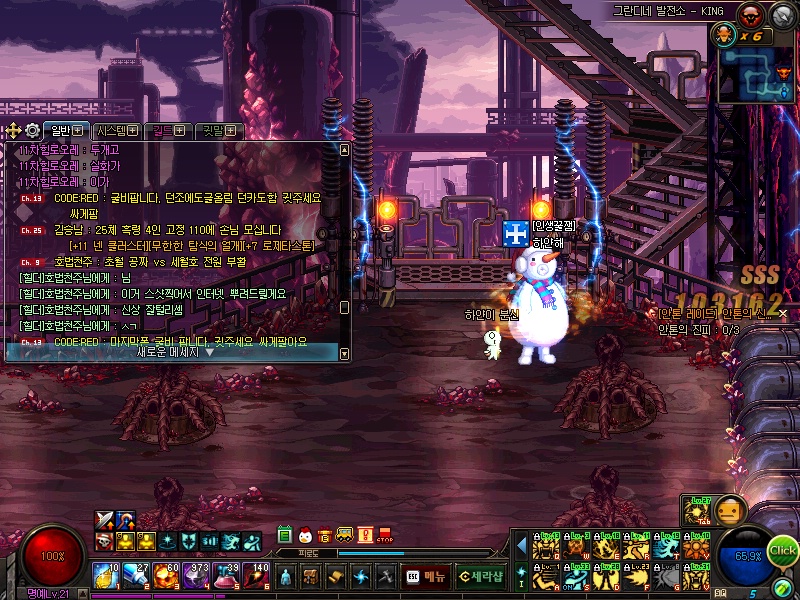Screen dimensions: 800x600
Task: Open the 길드 chat tab
Action: click(x=166, y=130)
